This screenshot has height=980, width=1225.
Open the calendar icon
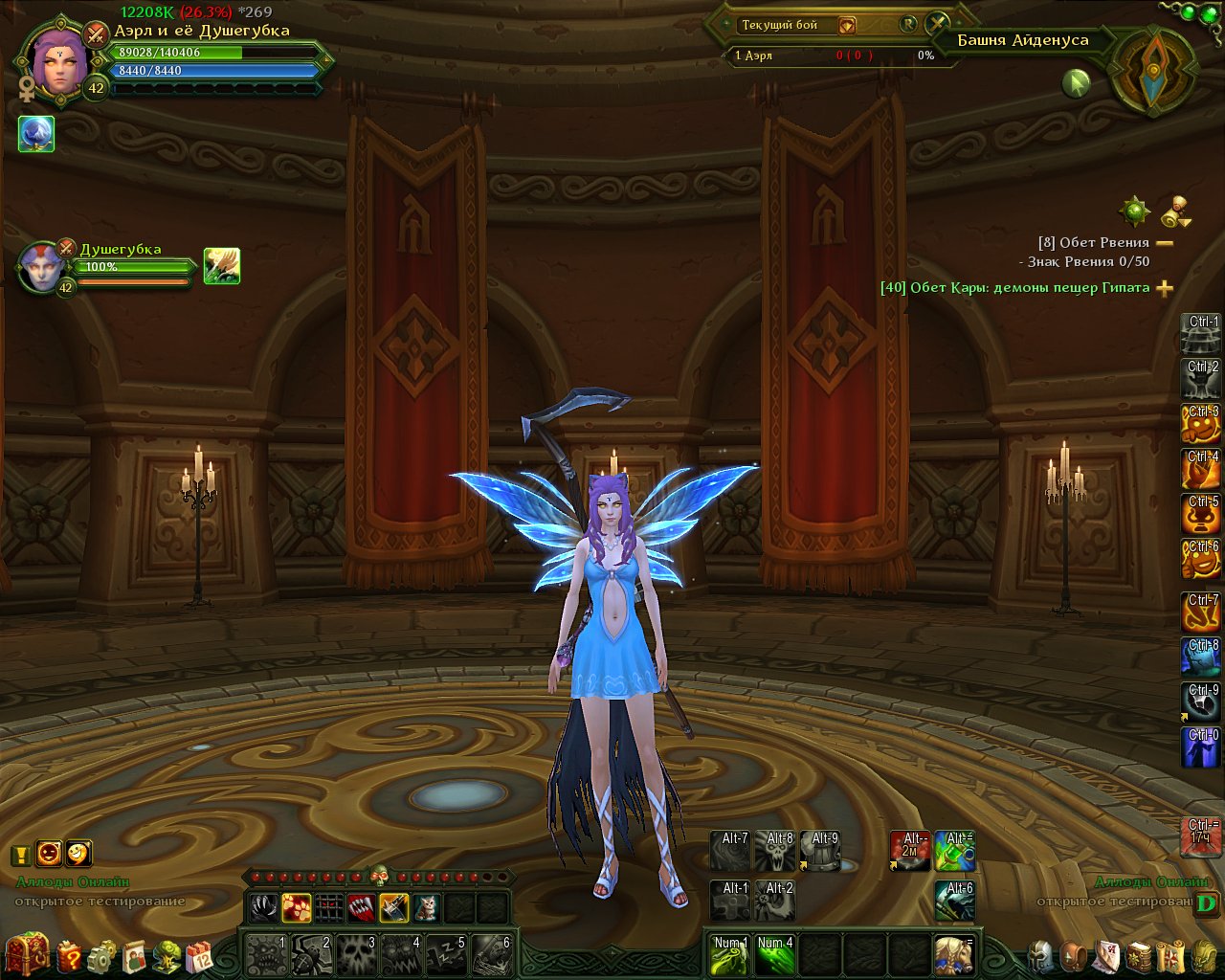199,955
